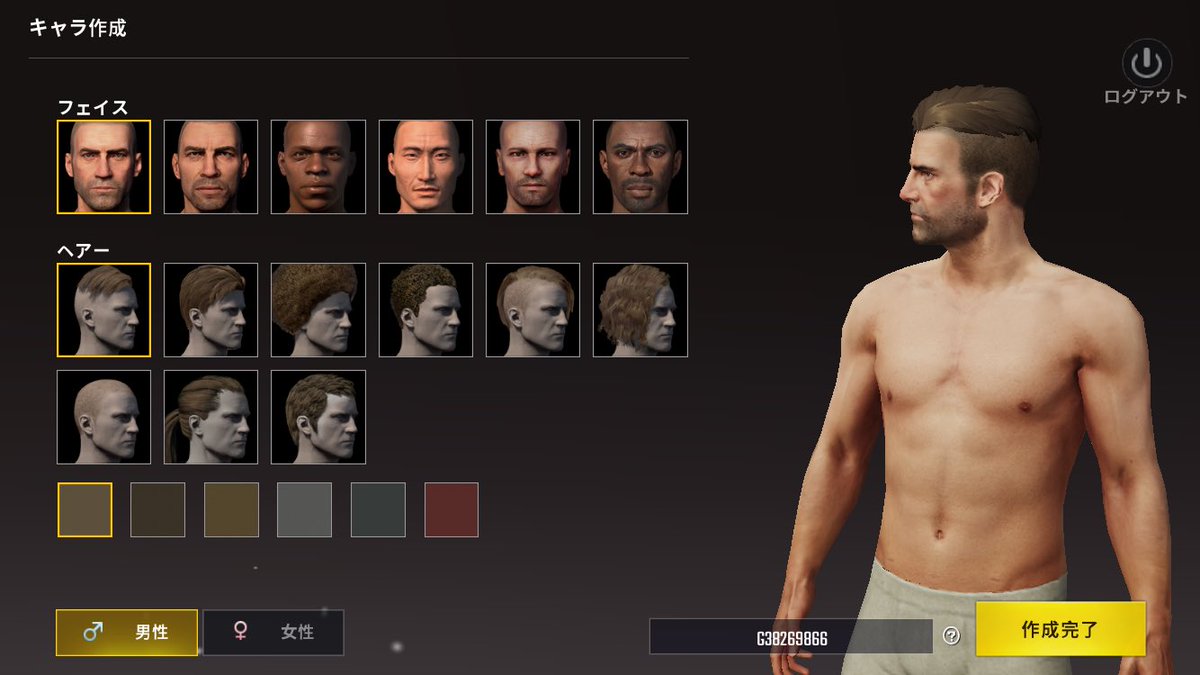Screen dimensions: 1200x675
Task: Click the yellow 作成完了 button
Action: pyautogui.click(x=1060, y=629)
